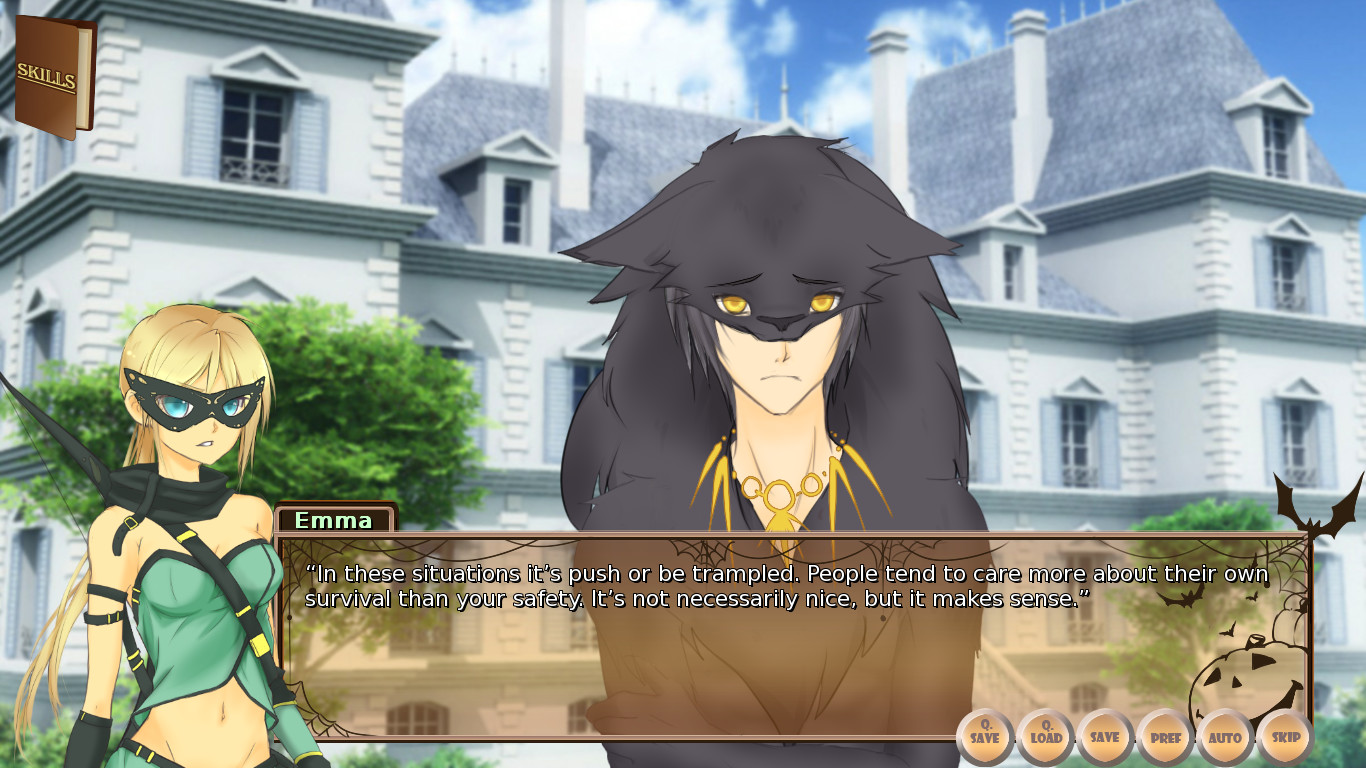
Task: Click the Q.LOAD quick load button
Action: tap(1044, 737)
